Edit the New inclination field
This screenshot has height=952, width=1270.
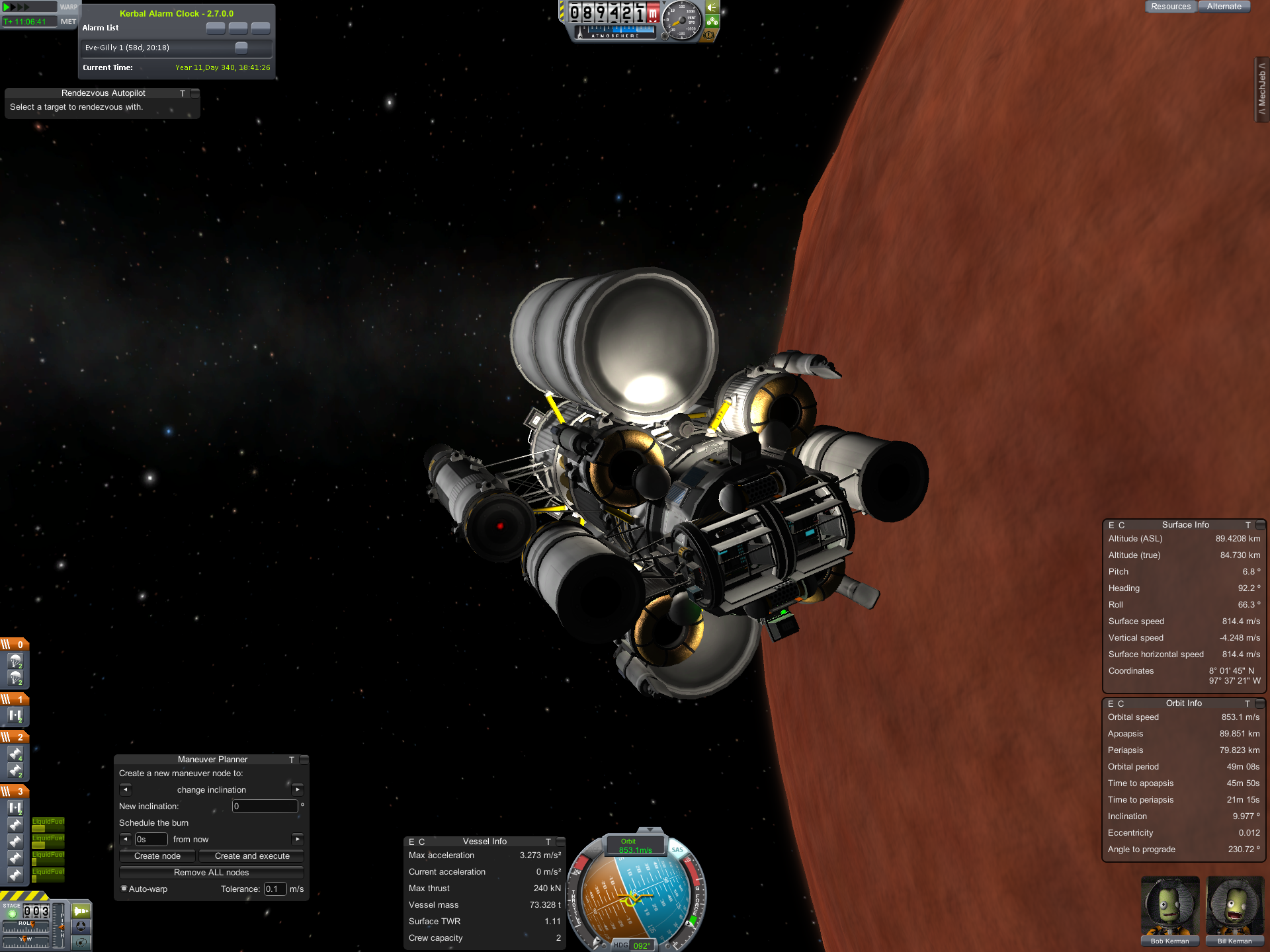265,807
